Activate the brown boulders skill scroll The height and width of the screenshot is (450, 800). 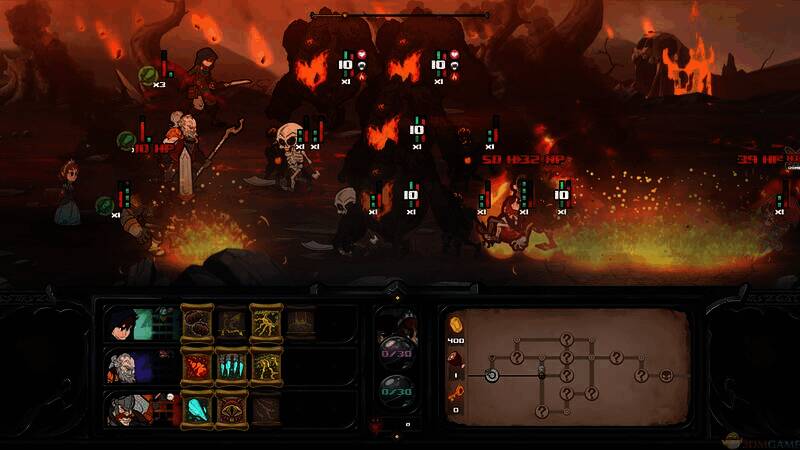[197, 323]
